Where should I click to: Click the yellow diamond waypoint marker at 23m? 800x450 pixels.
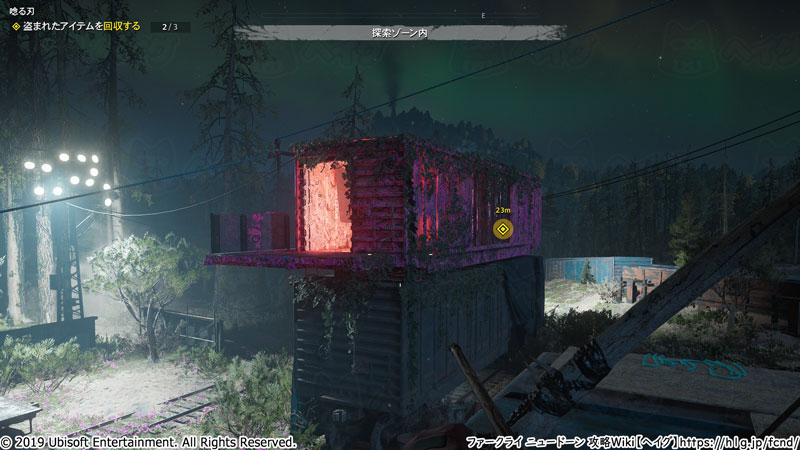coord(503,230)
